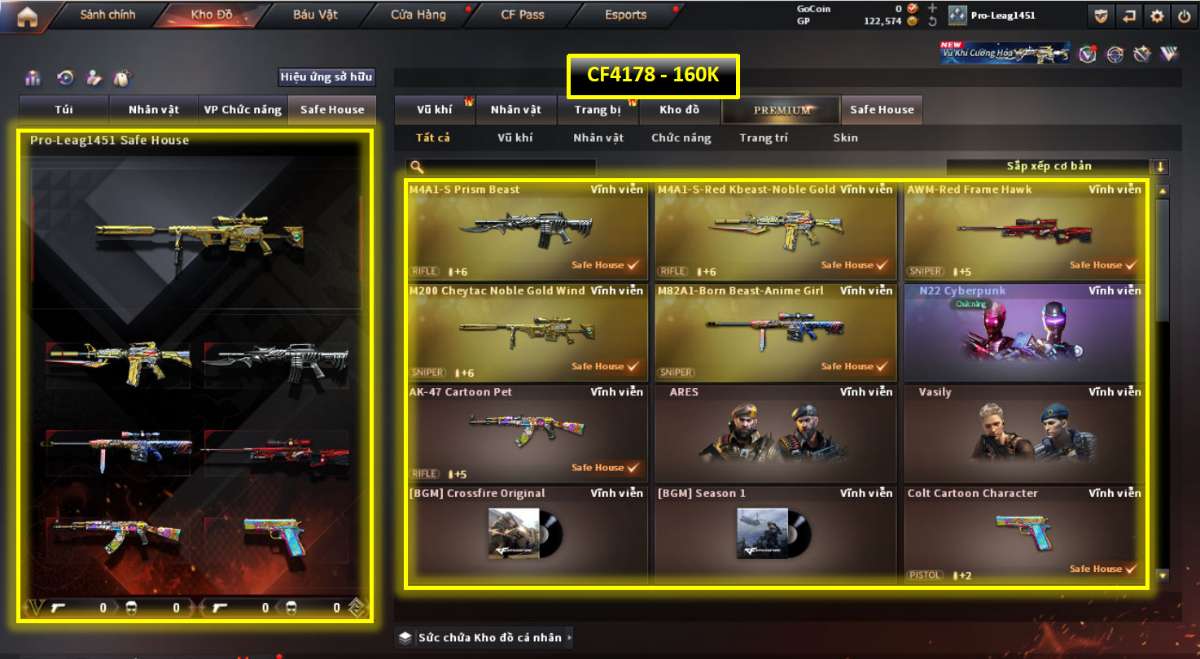
Task: Filter items by Chức năng
Action: coord(681,138)
